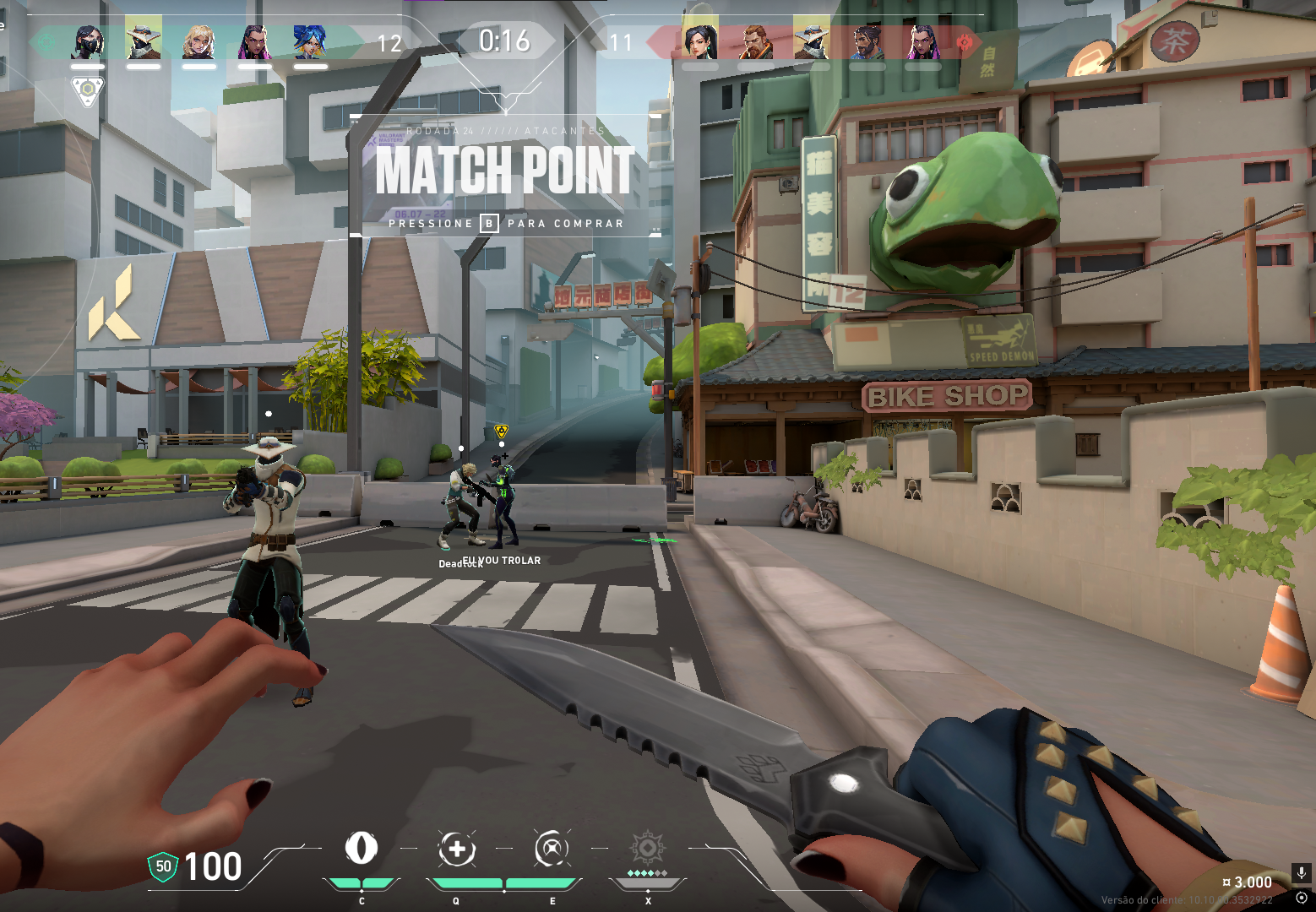This screenshot has width=1316, height=912.
Task: Select the allied Fade portrait
Action: (x=88, y=41)
